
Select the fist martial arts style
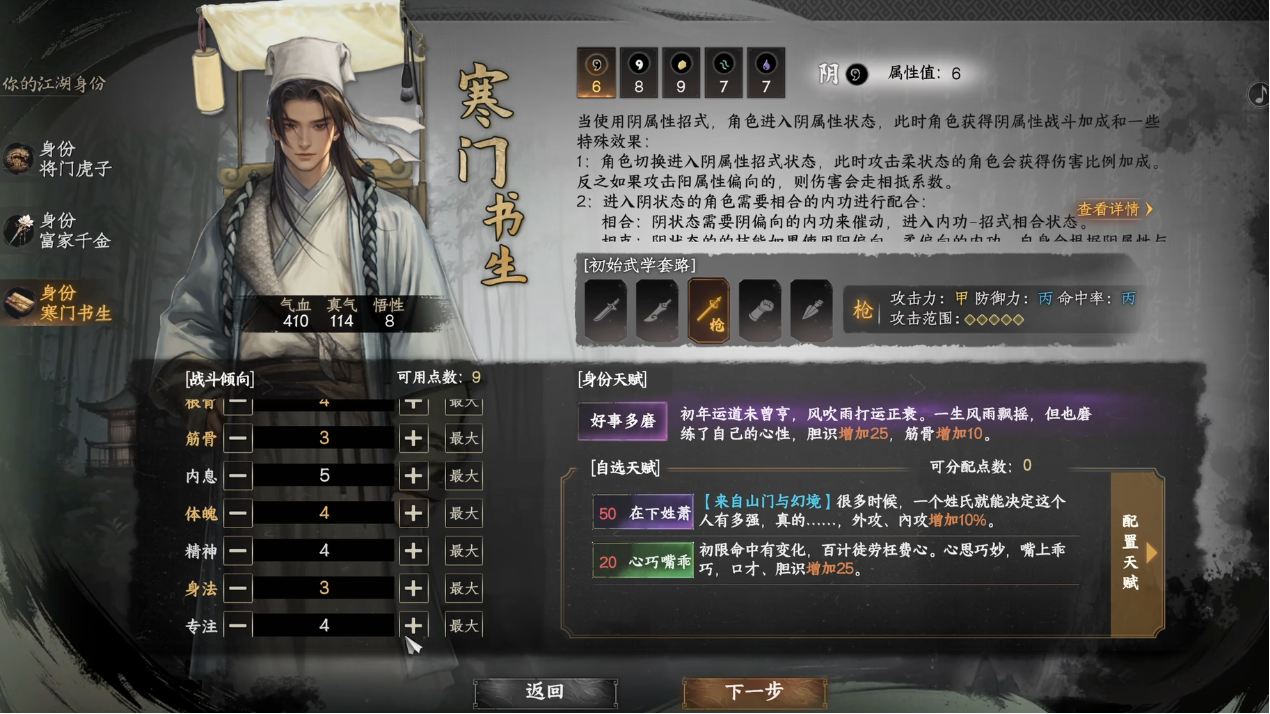[x=759, y=311]
